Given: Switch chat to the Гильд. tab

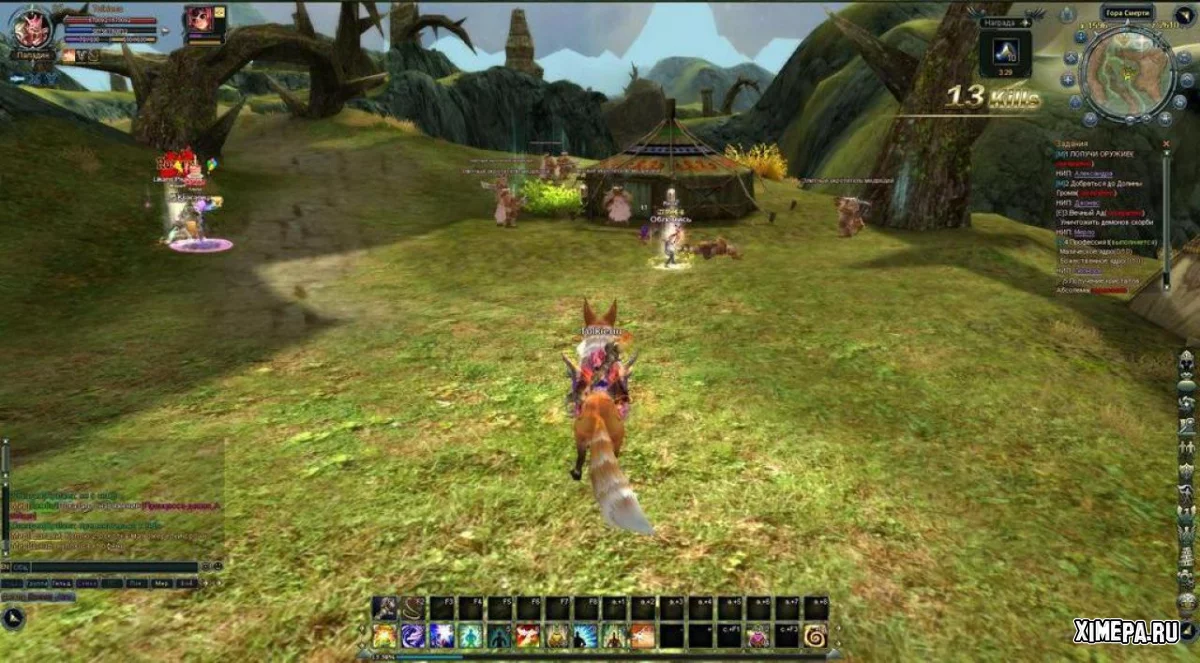Looking at the screenshot, I should [x=62, y=582].
